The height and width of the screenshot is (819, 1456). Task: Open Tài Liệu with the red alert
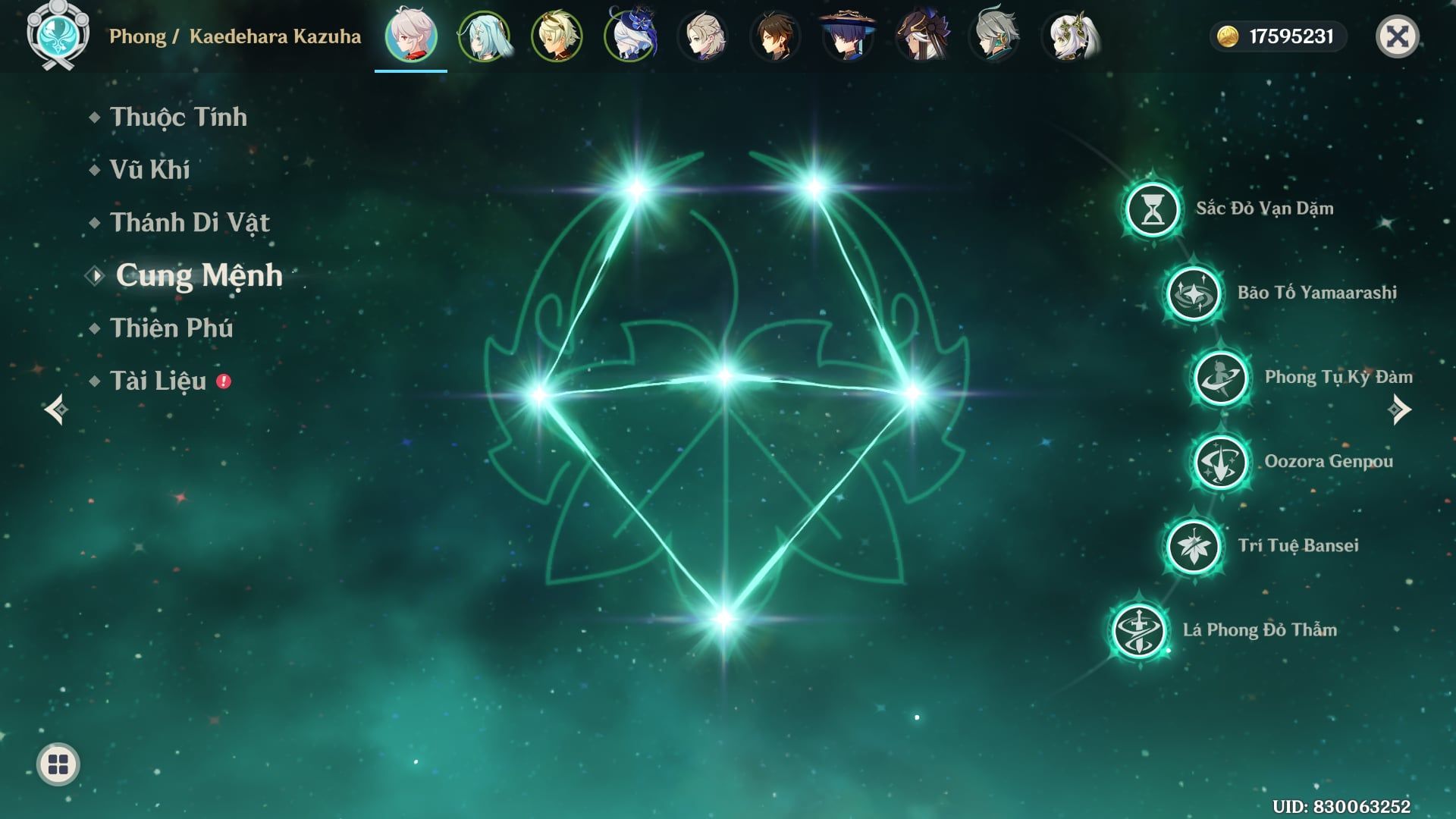pyautogui.click(x=158, y=381)
